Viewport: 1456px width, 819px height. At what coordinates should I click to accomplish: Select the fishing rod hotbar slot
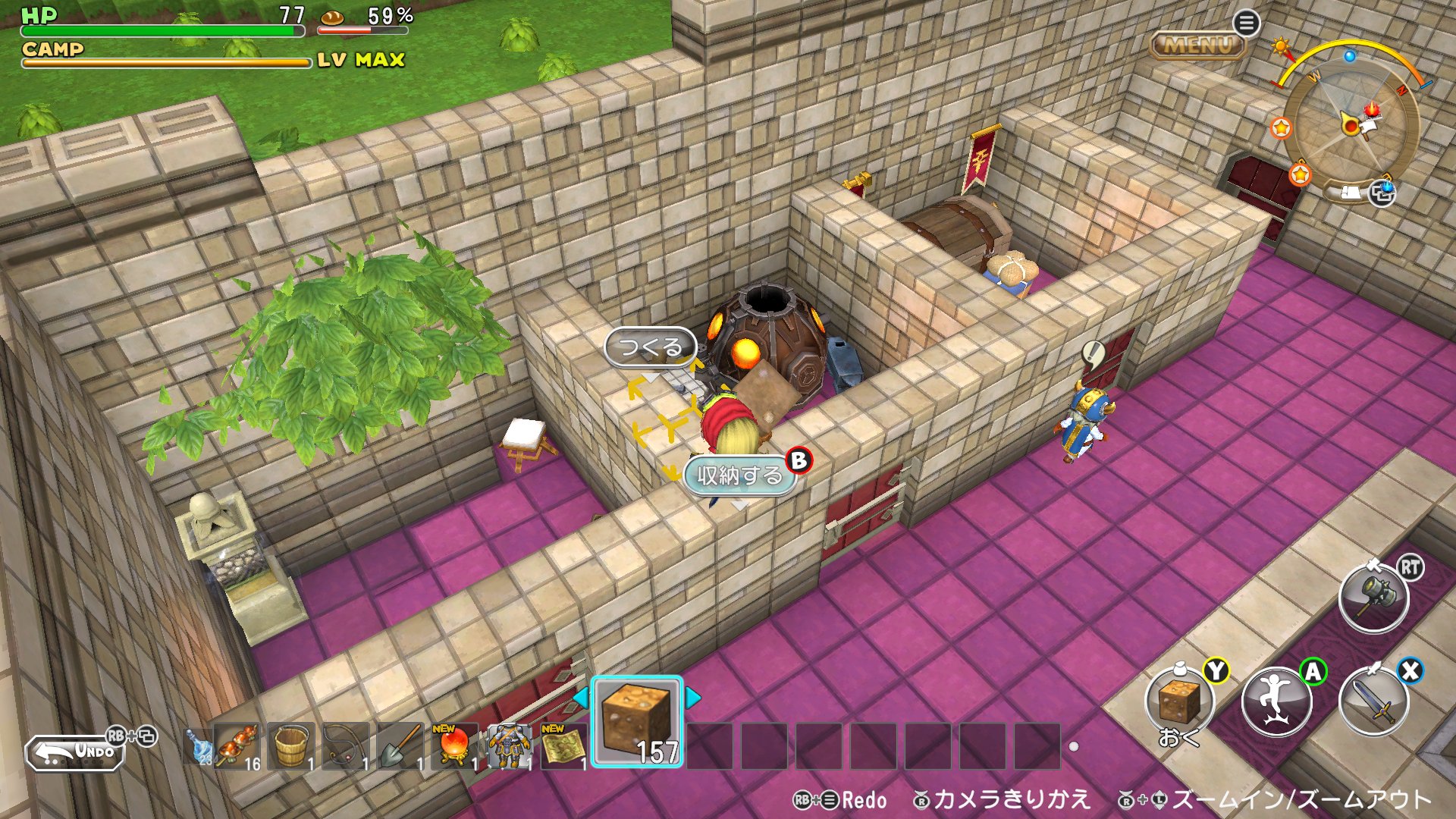347,746
